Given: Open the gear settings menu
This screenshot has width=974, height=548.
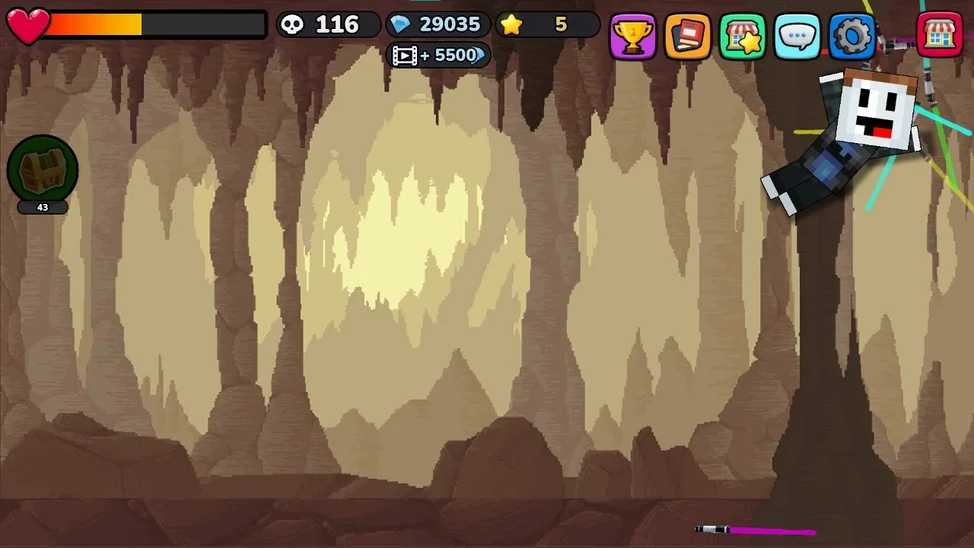Looking at the screenshot, I should coord(852,36).
